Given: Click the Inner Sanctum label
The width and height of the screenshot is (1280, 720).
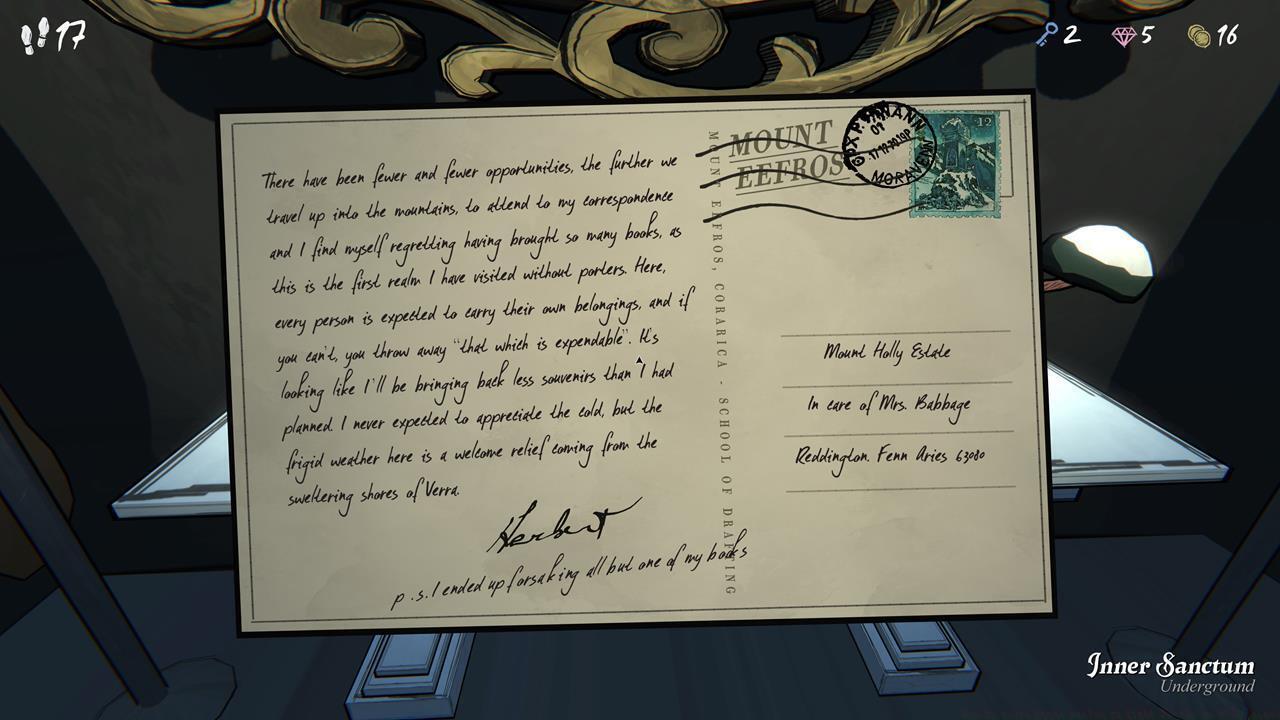Looking at the screenshot, I should pyautogui.click(x=1171, y=664).
